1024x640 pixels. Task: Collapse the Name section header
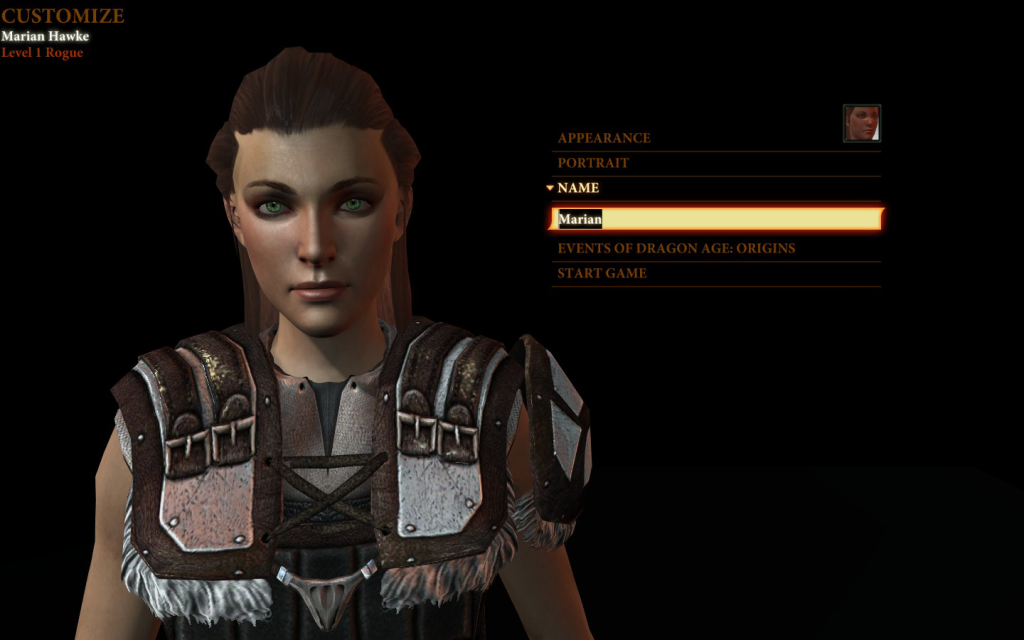pyautogui.click(x=578, y=188)
